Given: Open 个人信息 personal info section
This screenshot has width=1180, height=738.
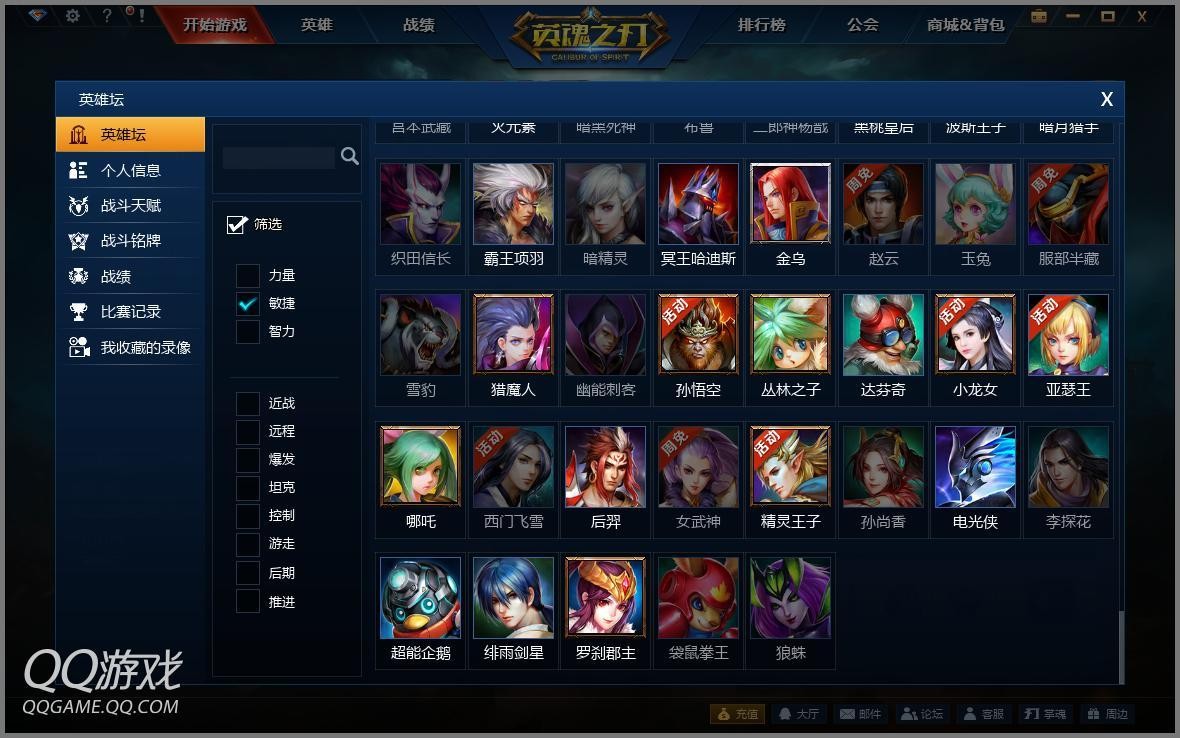Looking at the screenshot, I should click(x=130, y=170).
